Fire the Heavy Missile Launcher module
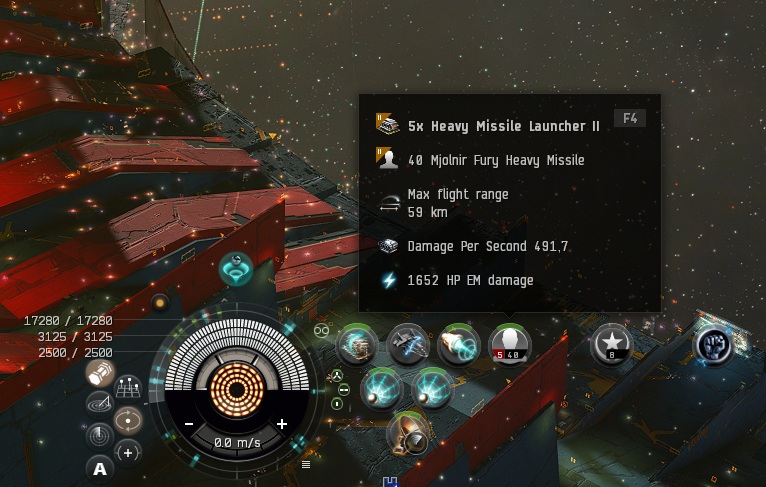Image resolution: width=766 pixels, height=487 pixels. point(510,345)
